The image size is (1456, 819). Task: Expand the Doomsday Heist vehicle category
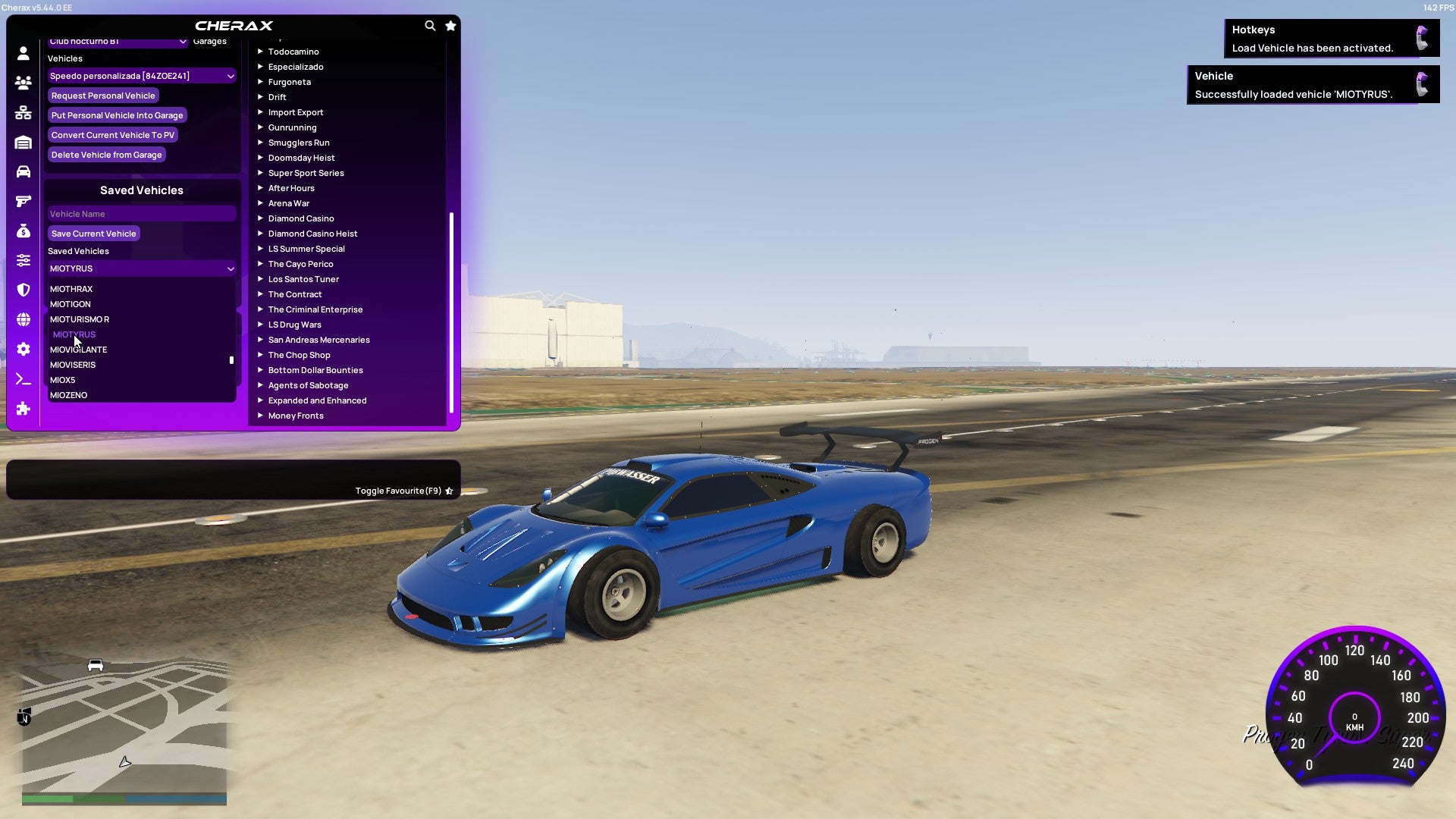coord(301,157)
